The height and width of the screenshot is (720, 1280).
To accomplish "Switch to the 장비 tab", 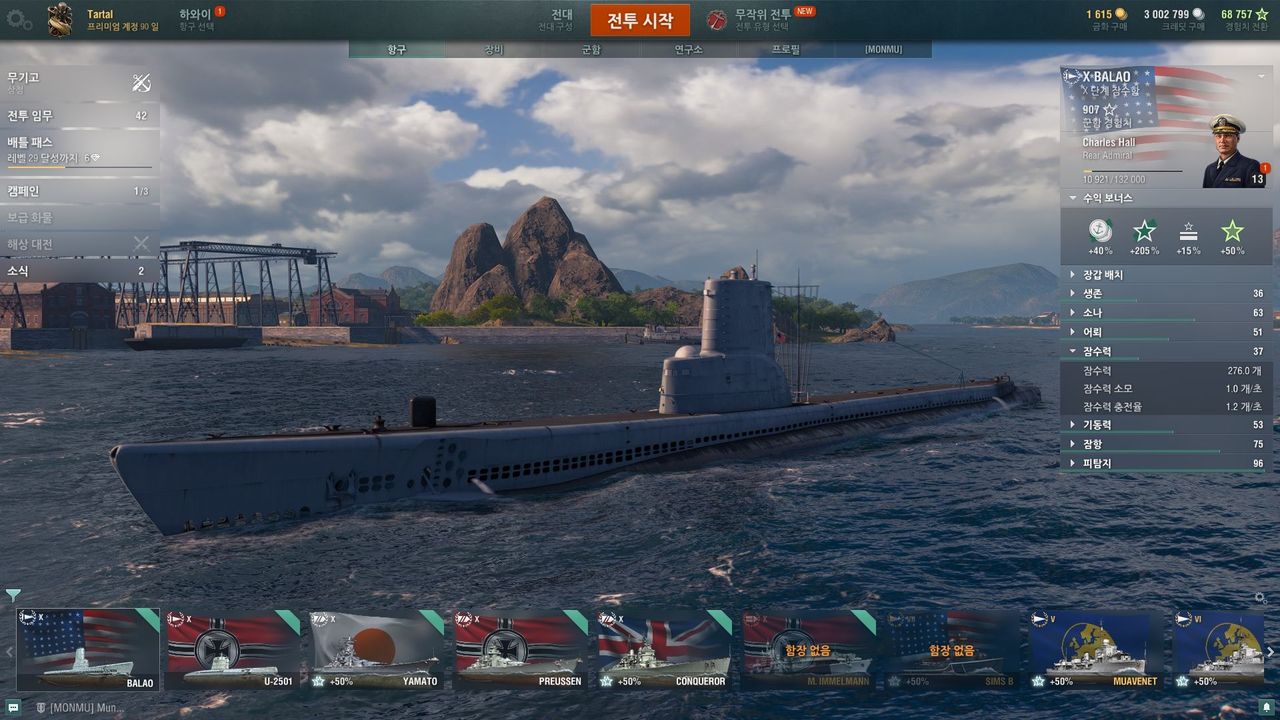I will (x=494, y=49).
